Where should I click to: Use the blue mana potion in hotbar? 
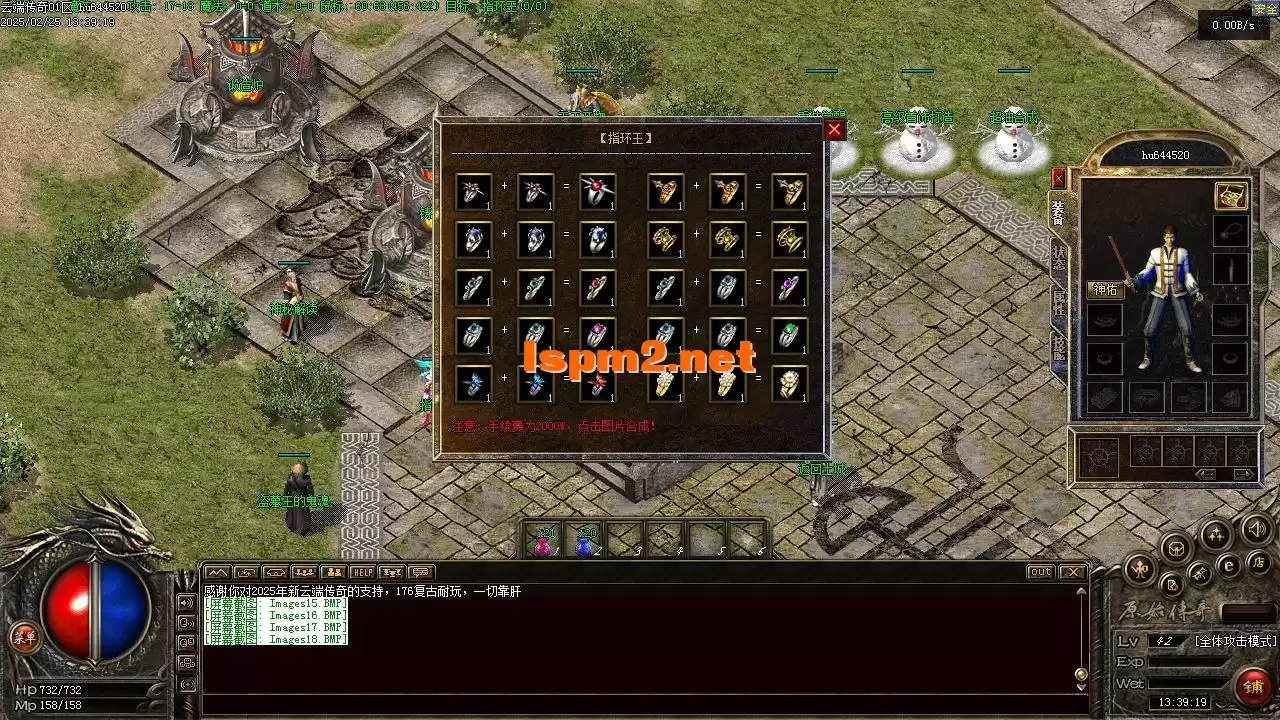[584, 541]
